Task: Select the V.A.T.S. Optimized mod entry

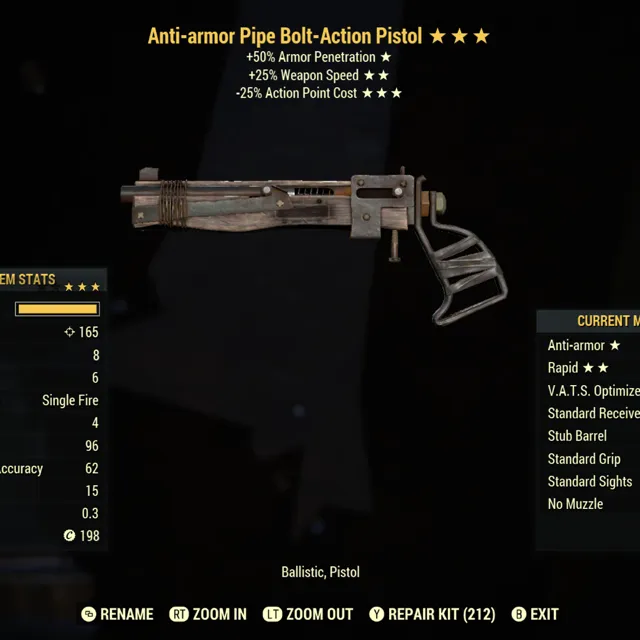Action: pos(593,391)
